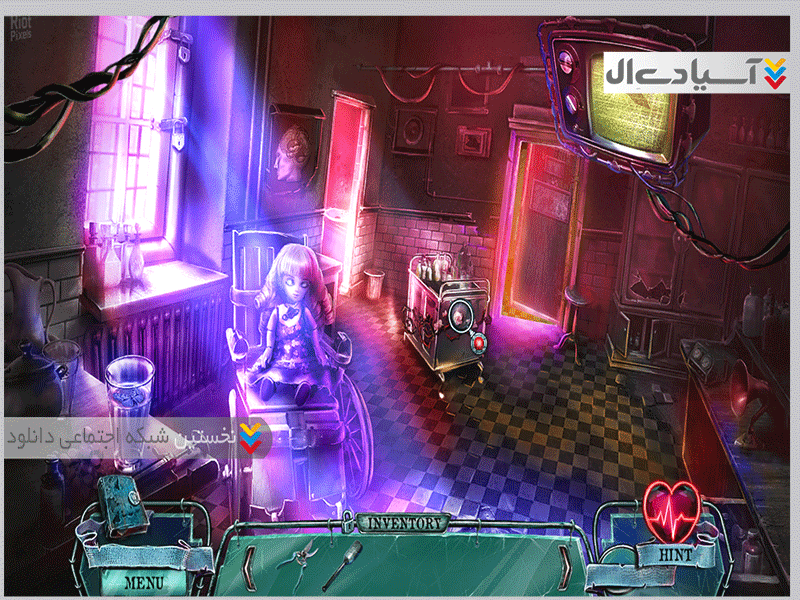Screen dimensions: 800x600
Task: Toggle the inventory padlock
Action: point(349,521)
